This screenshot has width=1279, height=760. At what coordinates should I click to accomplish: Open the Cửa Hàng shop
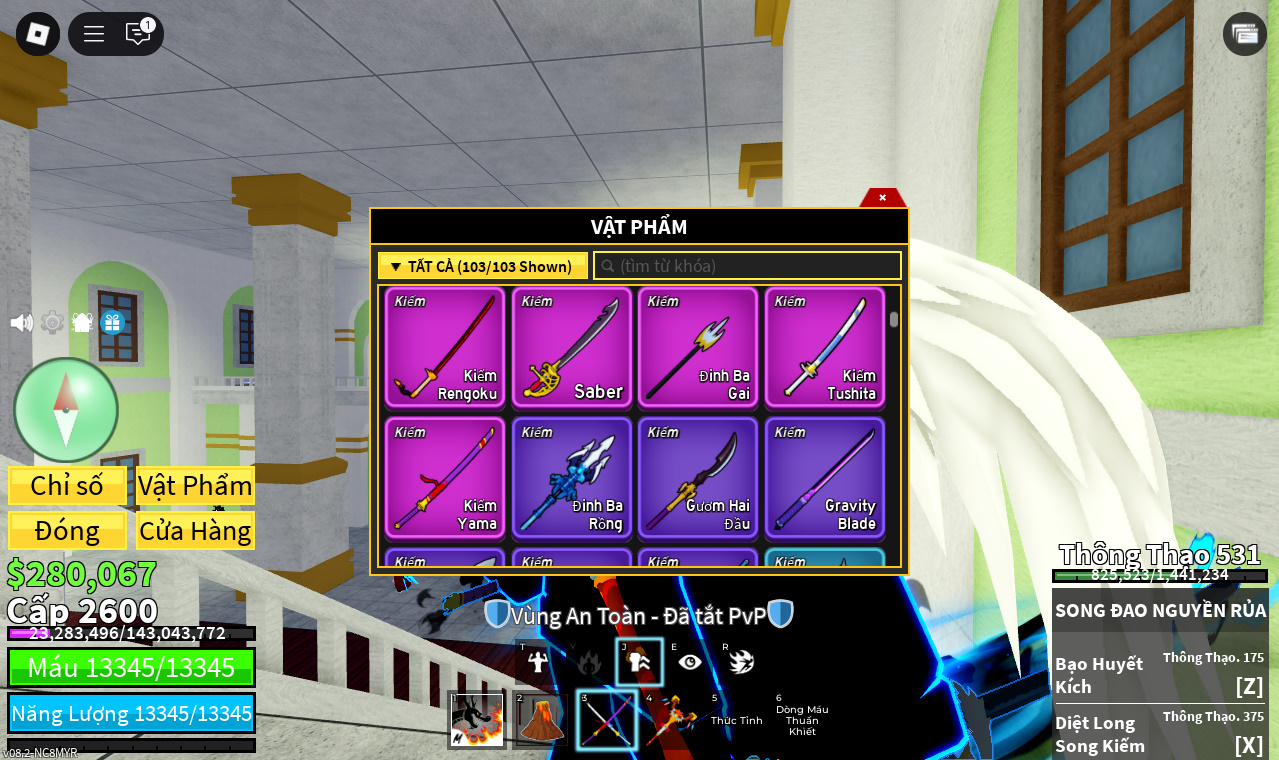click(x=195, y=531)
